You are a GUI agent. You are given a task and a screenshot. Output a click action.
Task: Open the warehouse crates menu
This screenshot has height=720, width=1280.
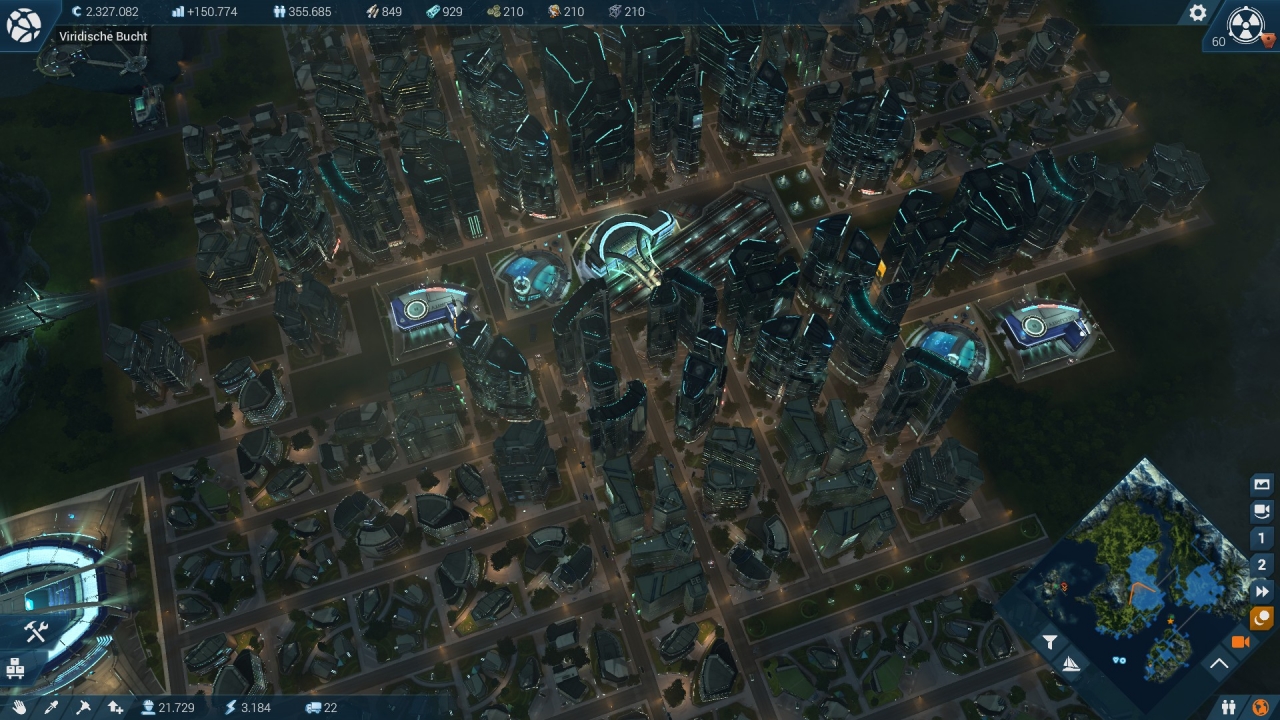click(16, 667)
